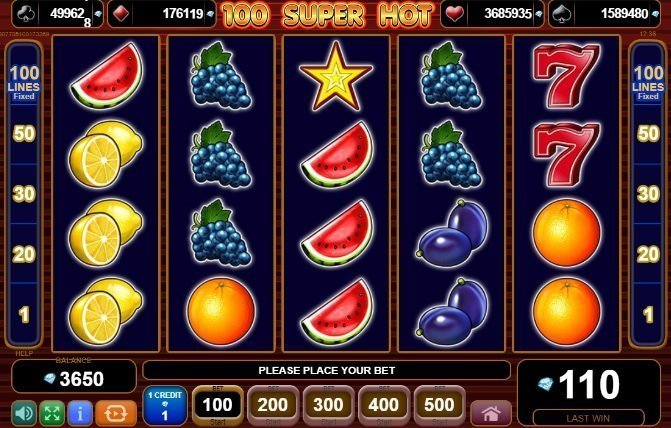The height and width of the screenshot is (428, 671).
Task: Show the heart jackpot counter
Action: [x=494, y=14]
